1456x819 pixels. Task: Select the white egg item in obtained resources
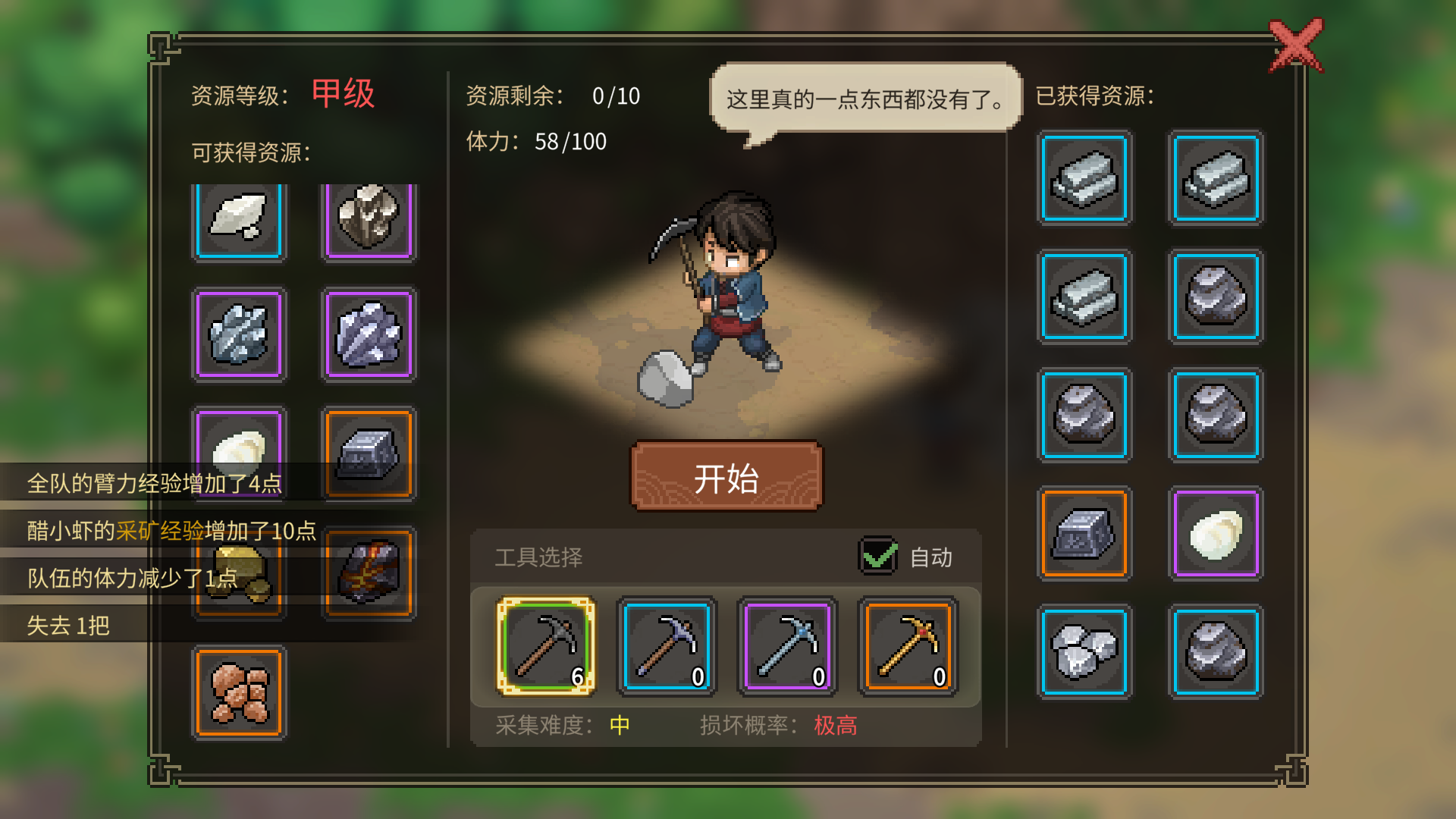tap(1217, 532)
